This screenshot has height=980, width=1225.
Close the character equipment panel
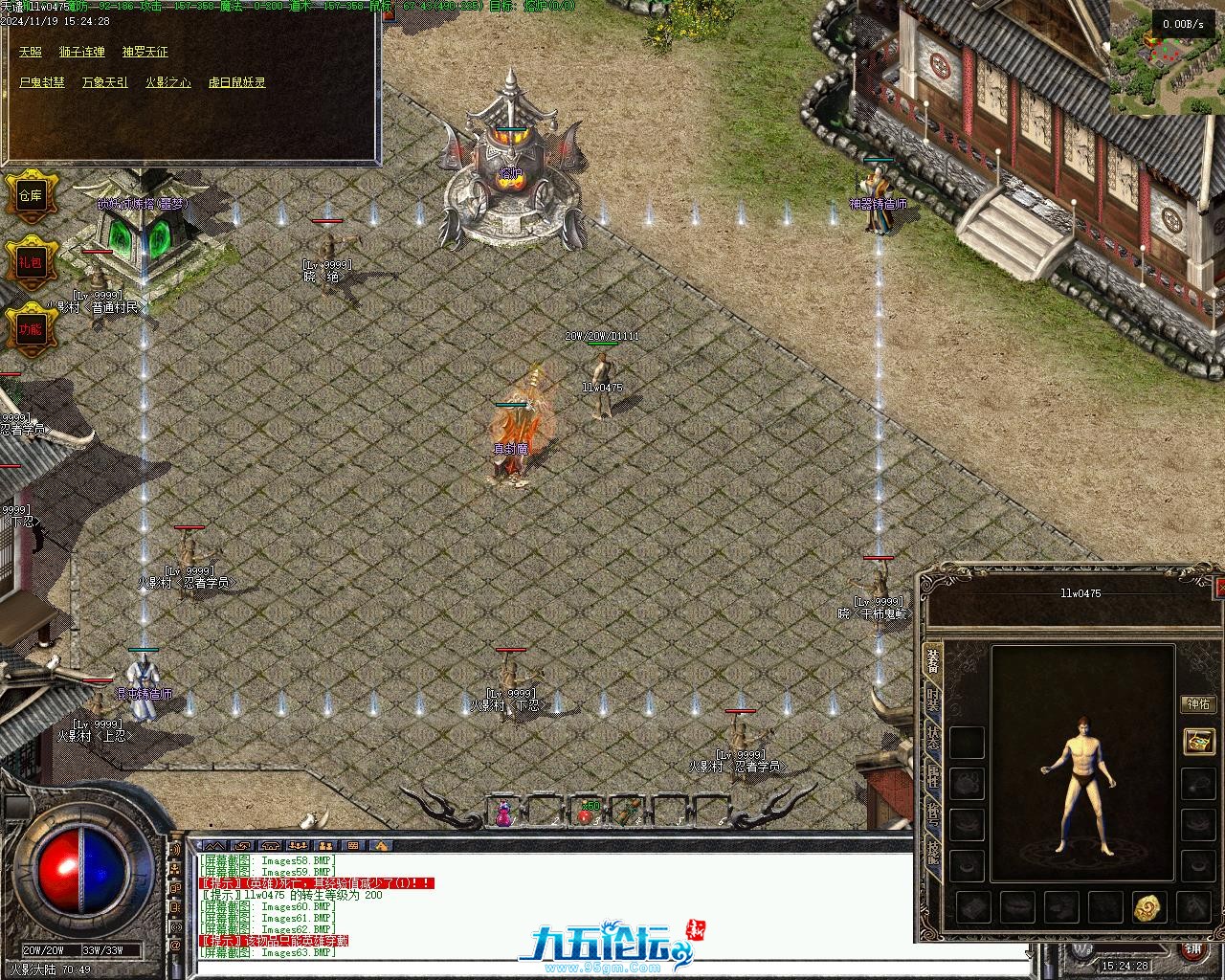(1218, 586)
